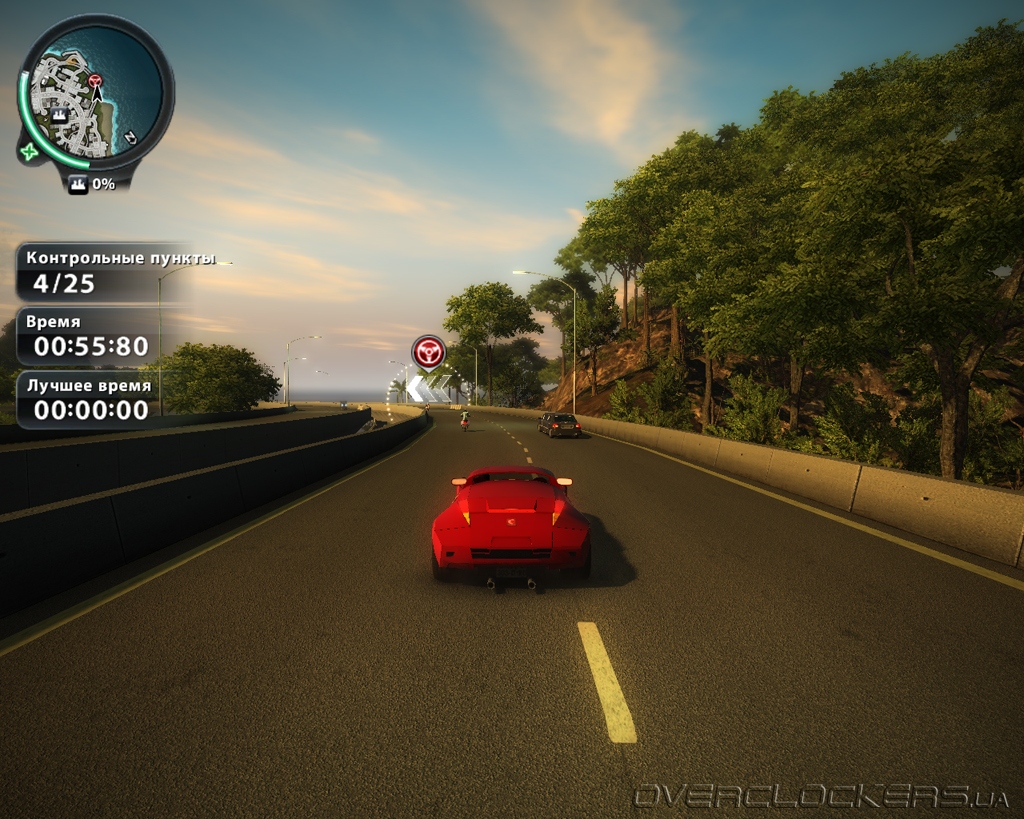The width and height of the screenshot is (1024, 819).
Task: Select the green cross health icon
Action: point(28,152)
